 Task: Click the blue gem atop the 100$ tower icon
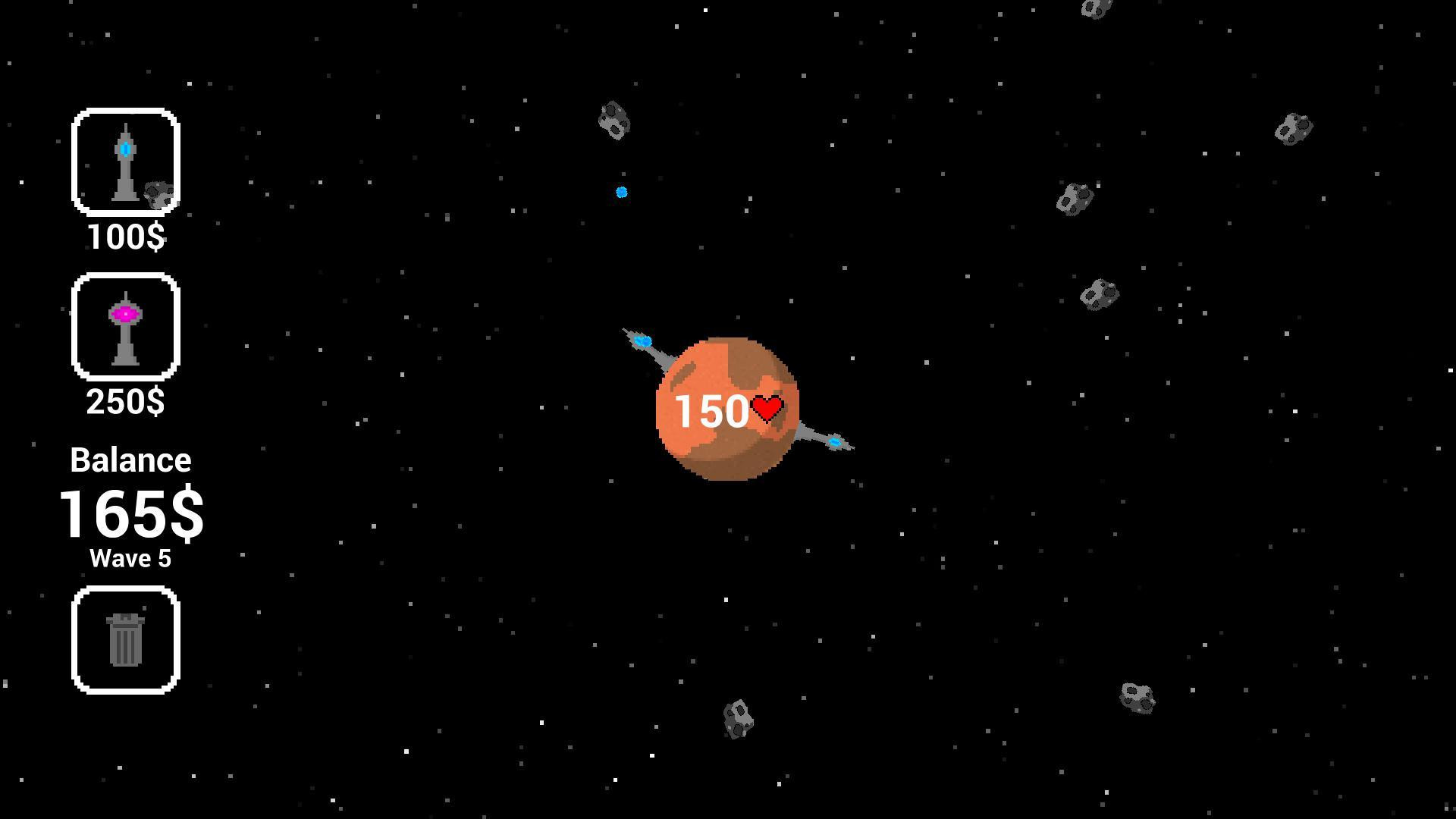[x=125, y=149]
